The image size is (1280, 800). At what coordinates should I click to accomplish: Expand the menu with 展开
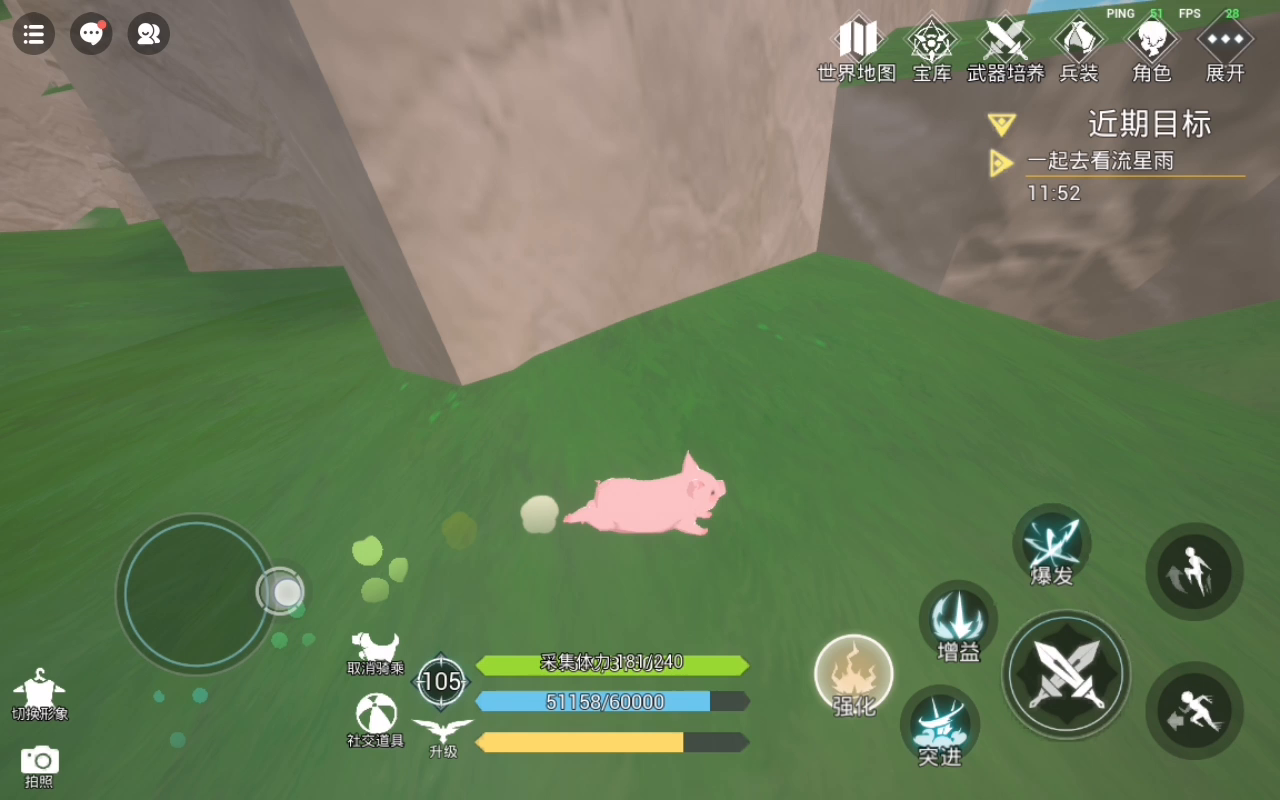(1225, 48)
